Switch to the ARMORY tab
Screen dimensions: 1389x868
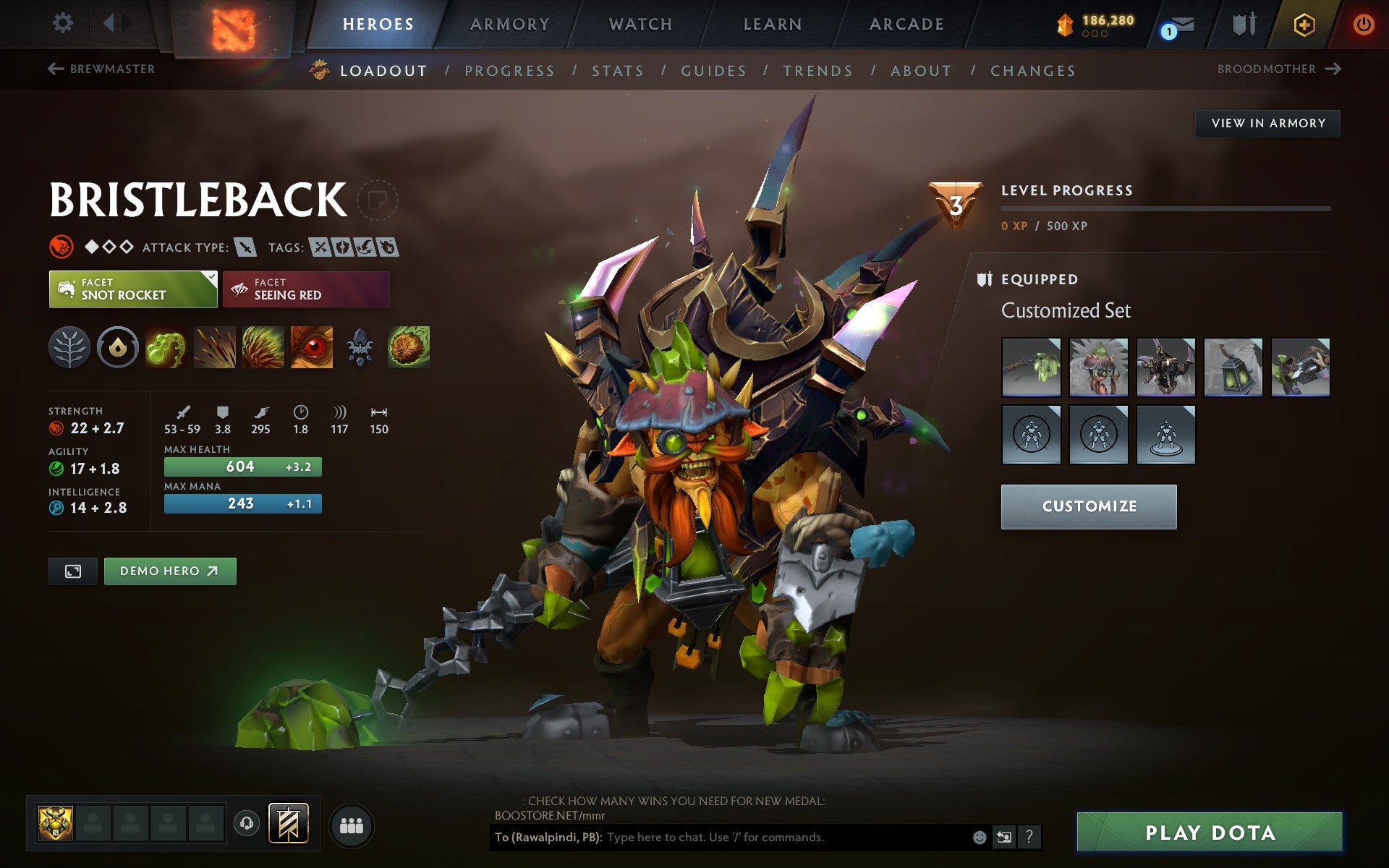point(509,23)
